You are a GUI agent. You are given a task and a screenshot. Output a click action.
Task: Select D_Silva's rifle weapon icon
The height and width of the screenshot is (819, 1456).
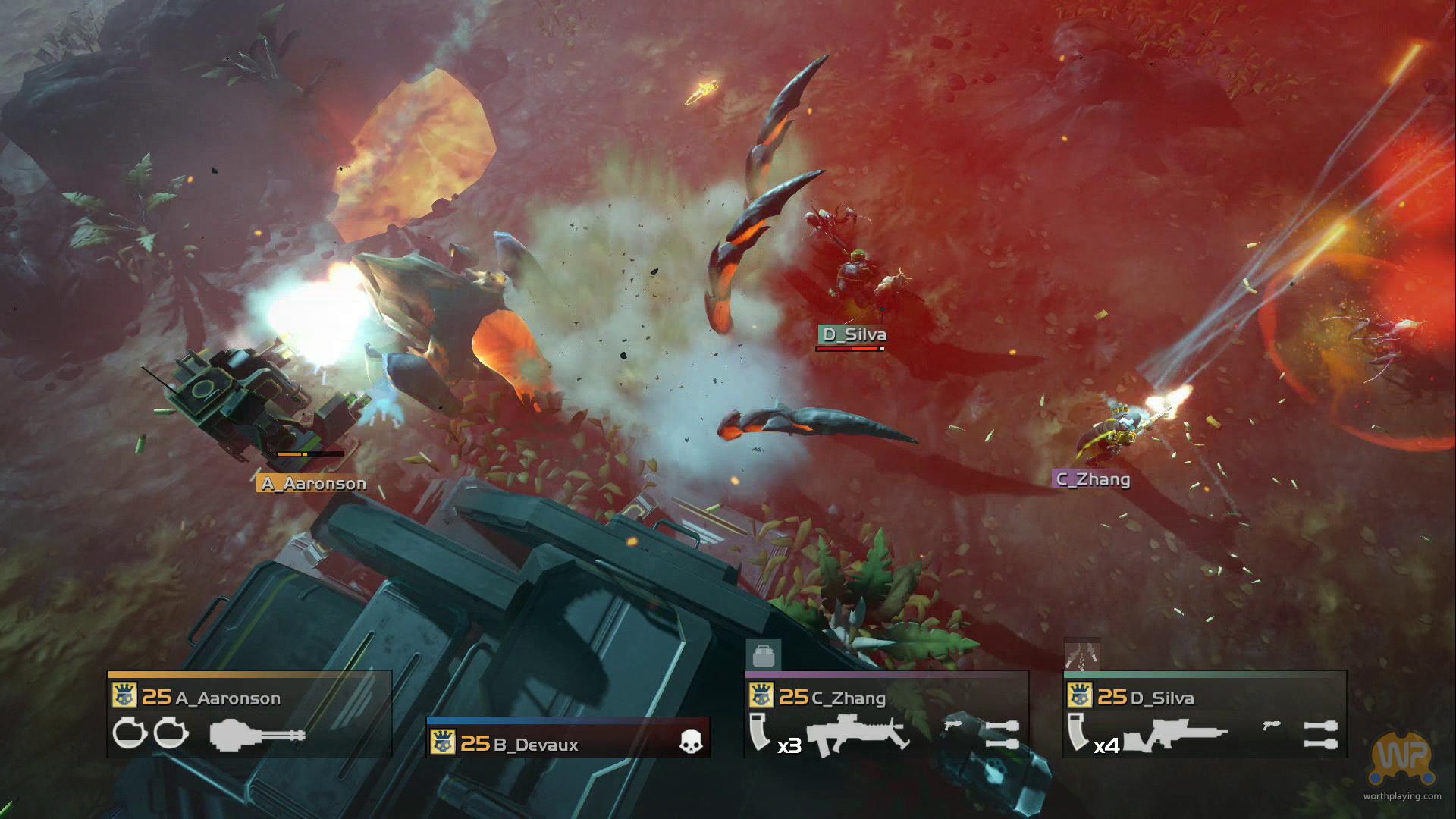(1175, 735)
